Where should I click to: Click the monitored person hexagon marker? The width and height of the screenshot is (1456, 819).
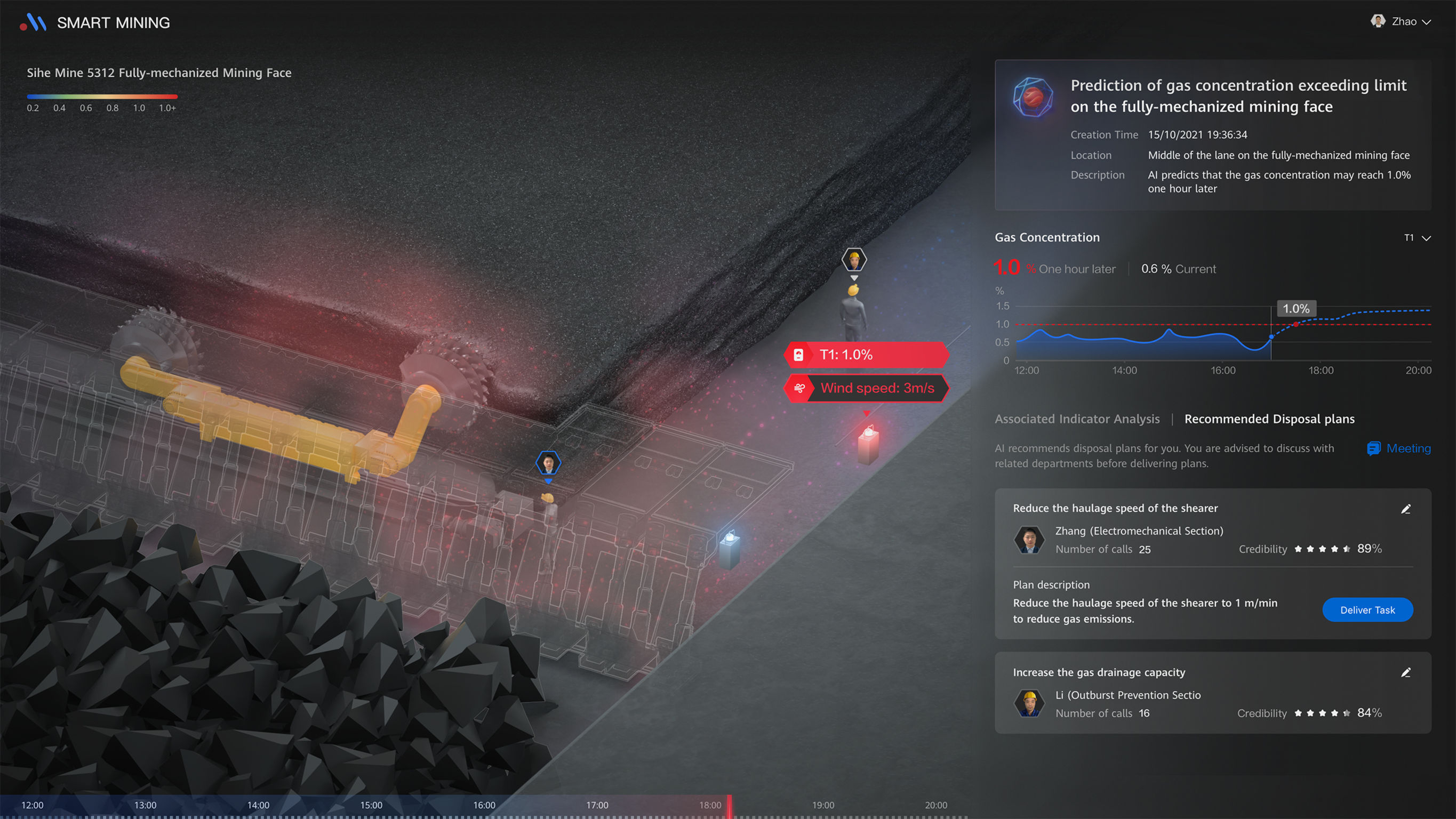coord(548,462)
